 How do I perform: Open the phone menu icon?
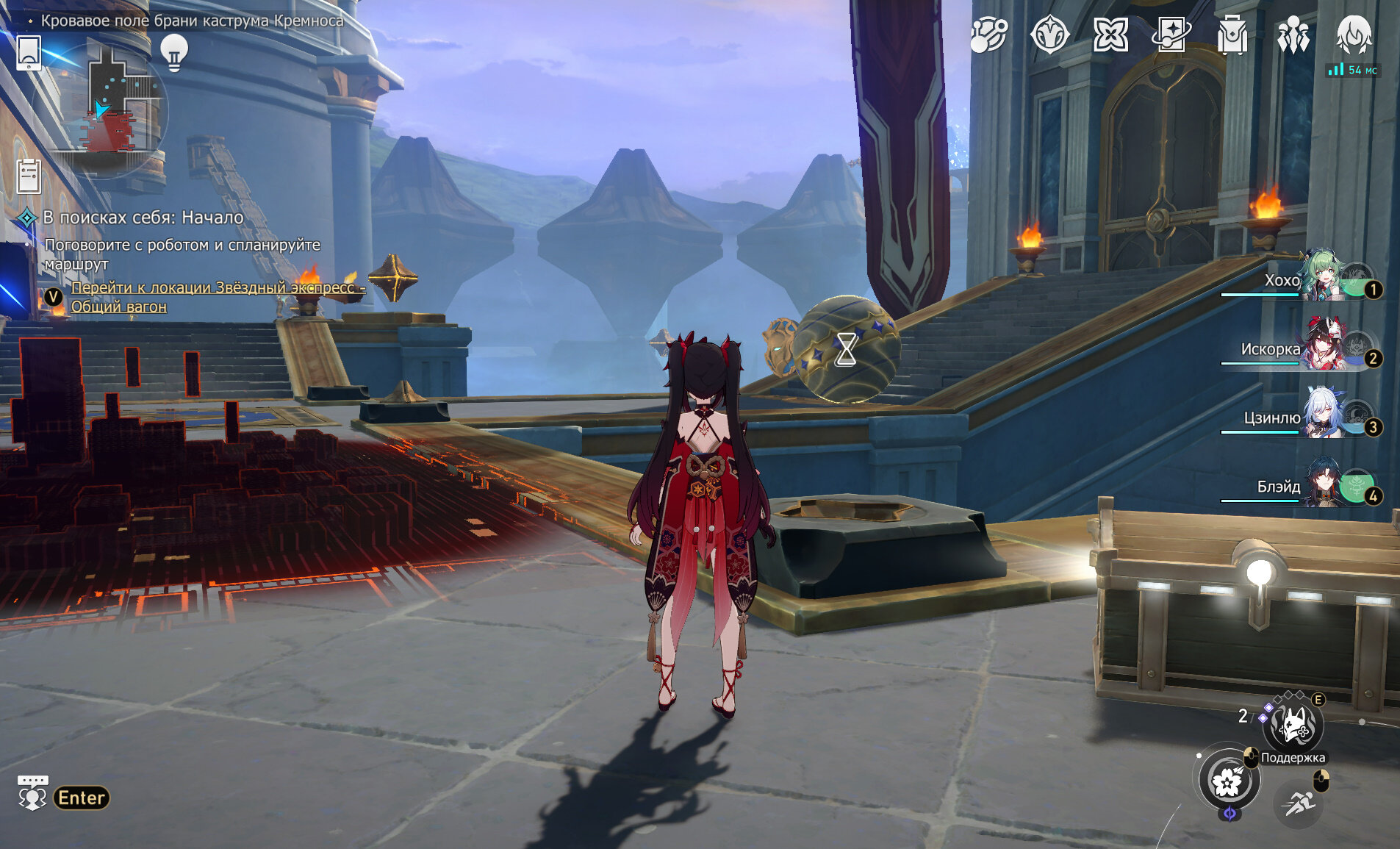29,51
